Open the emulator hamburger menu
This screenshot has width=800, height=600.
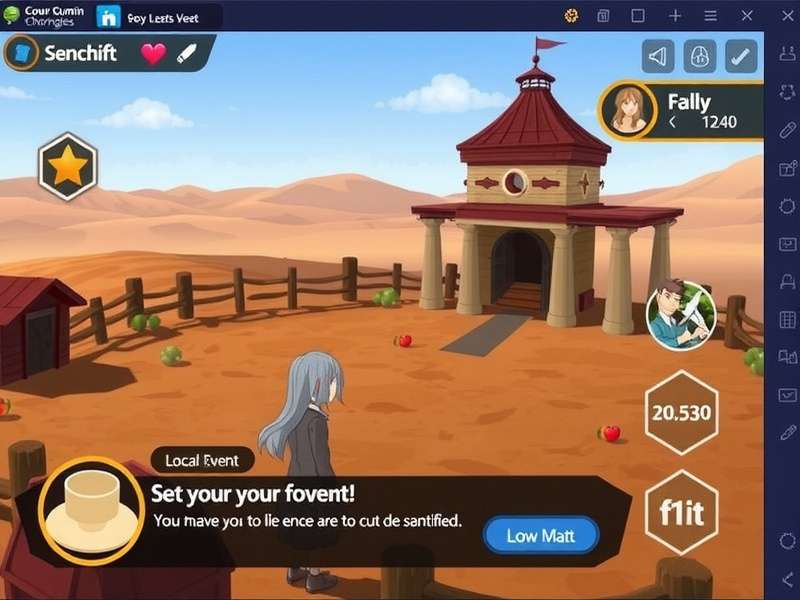(710, 16)
